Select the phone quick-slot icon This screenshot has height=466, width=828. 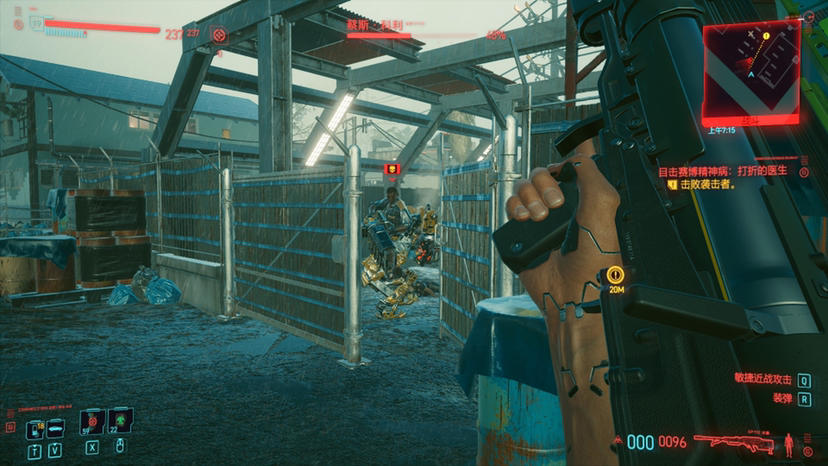35,429
